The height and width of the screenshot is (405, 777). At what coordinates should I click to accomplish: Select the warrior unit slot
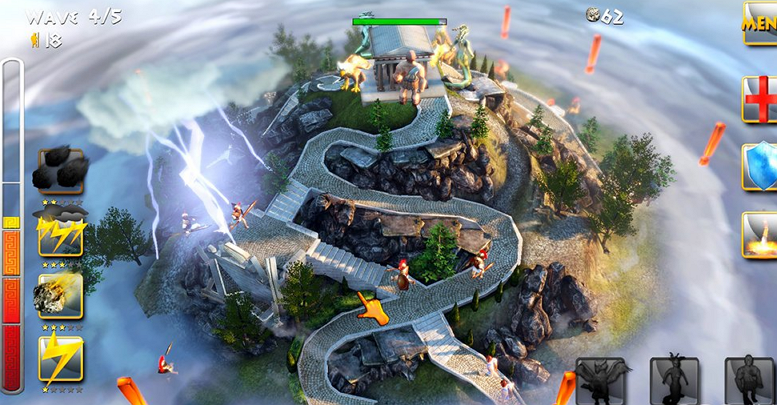coord(749,382)
